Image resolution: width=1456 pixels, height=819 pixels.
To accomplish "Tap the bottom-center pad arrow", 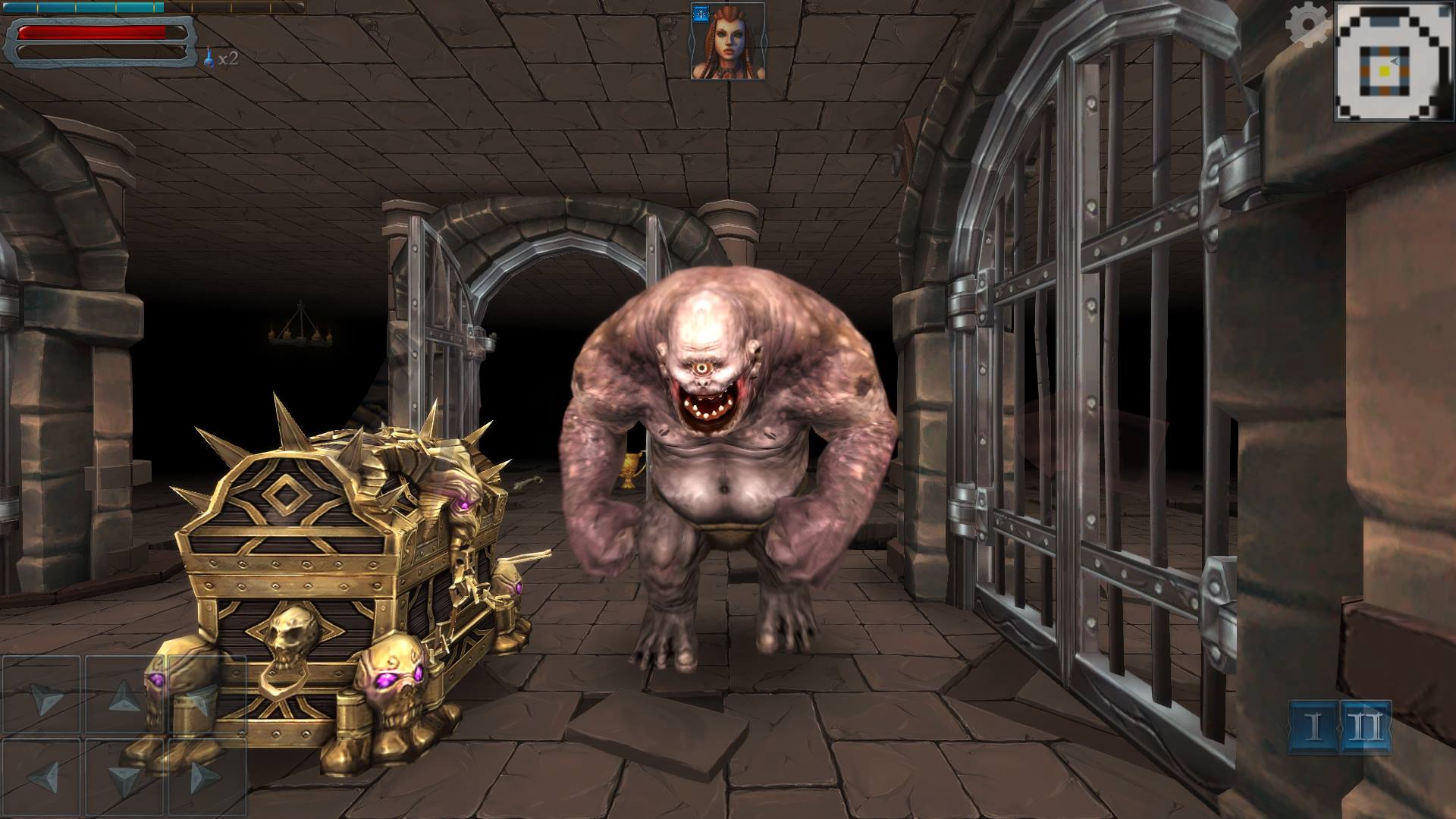I will coord(124,778).
